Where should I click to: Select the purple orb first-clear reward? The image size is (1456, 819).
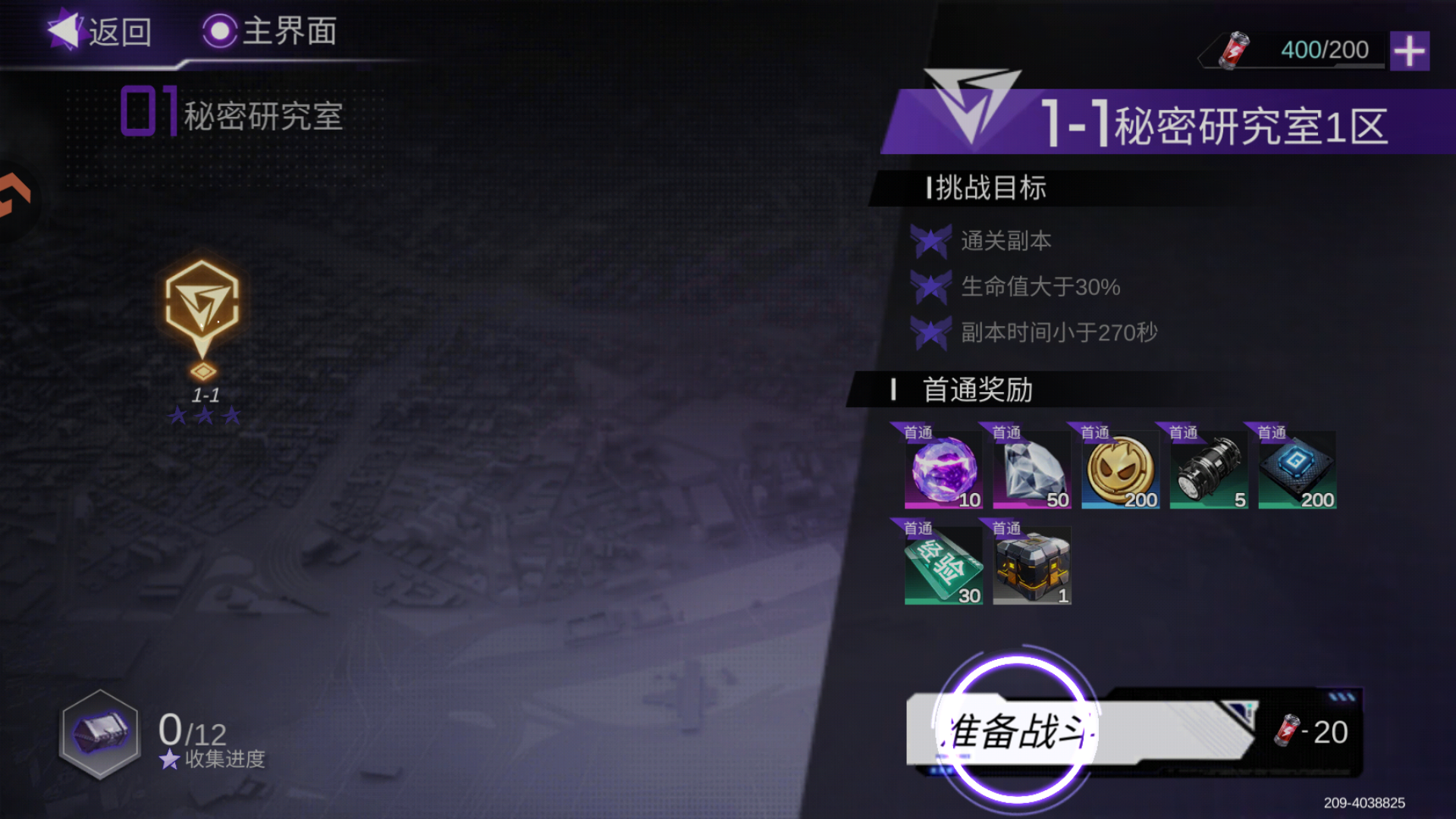[943, 470]
